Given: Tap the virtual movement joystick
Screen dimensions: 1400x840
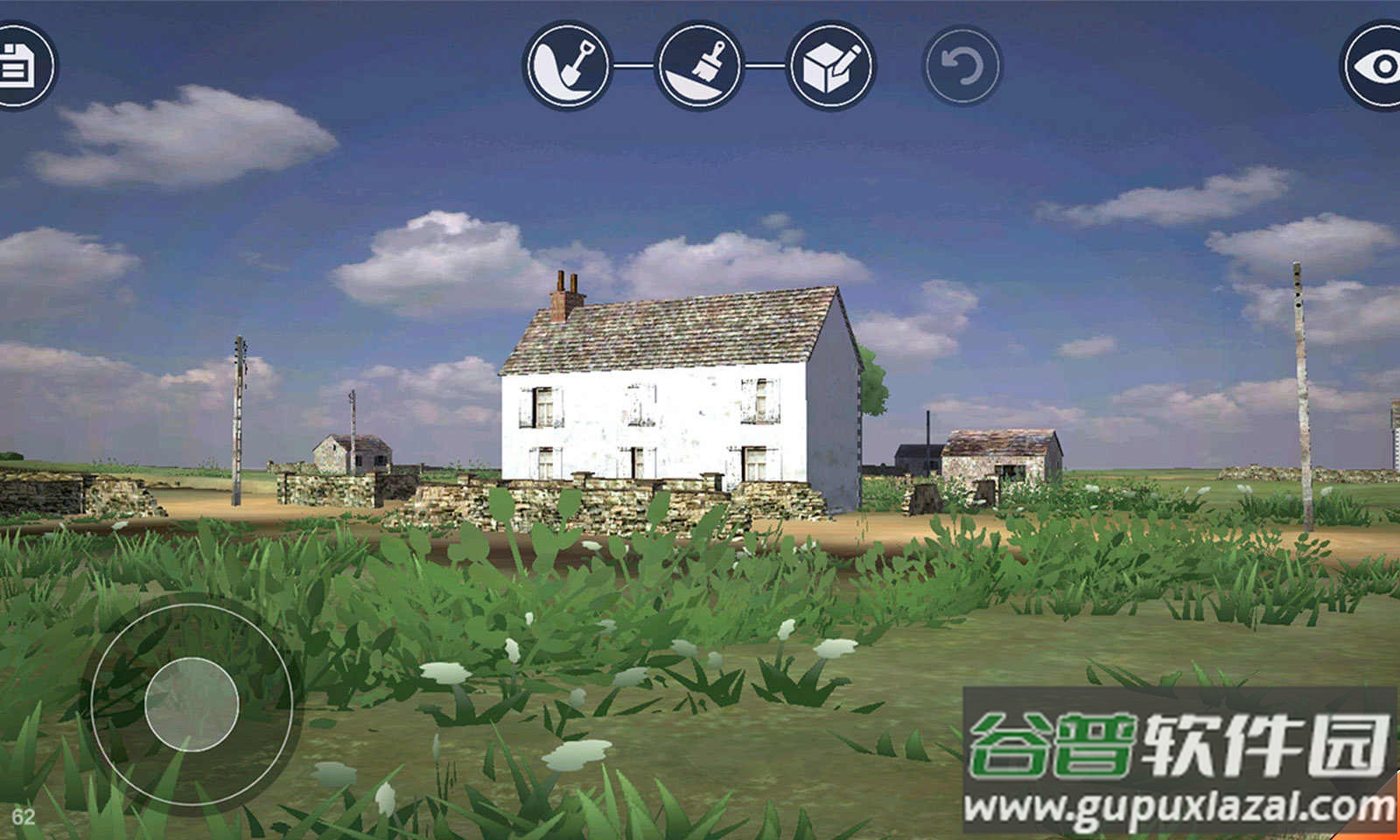Looking at the screenshot, I should pos(192,702).
